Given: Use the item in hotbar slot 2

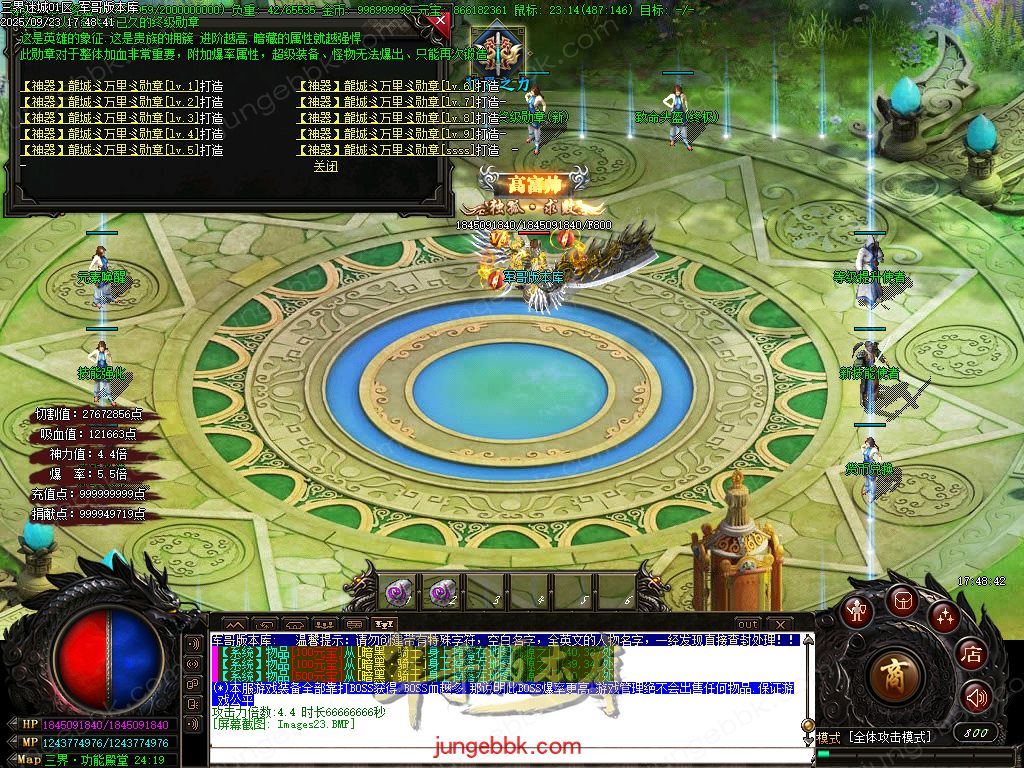Looking at the screenshot, I should 441,592.
